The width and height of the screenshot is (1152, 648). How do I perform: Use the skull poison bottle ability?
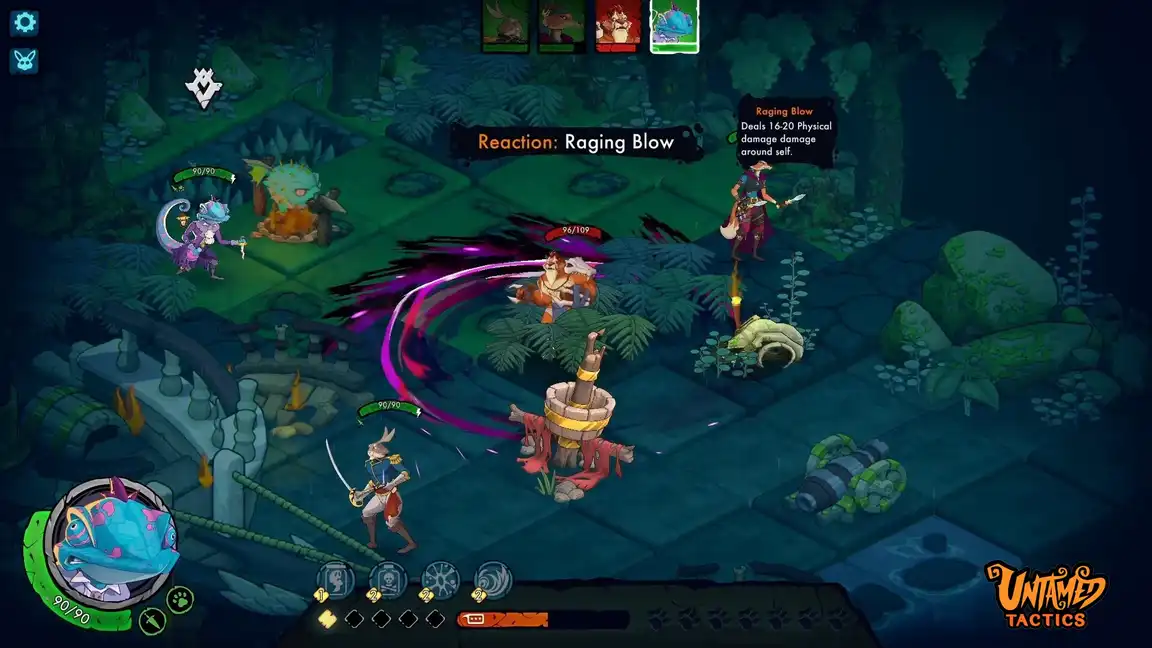click(x=387, y=578)
